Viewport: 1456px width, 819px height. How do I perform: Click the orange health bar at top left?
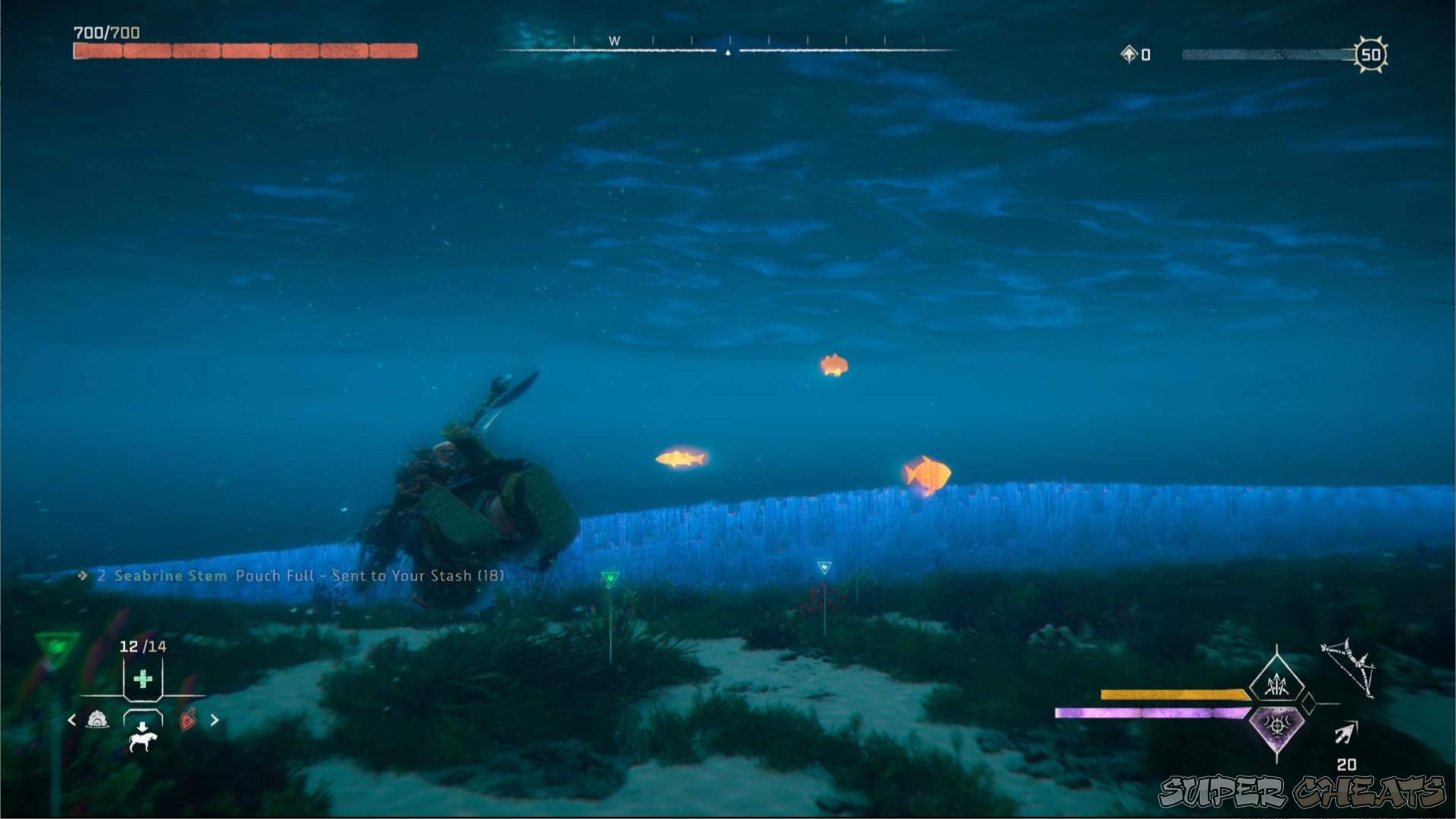pos(244,50)
